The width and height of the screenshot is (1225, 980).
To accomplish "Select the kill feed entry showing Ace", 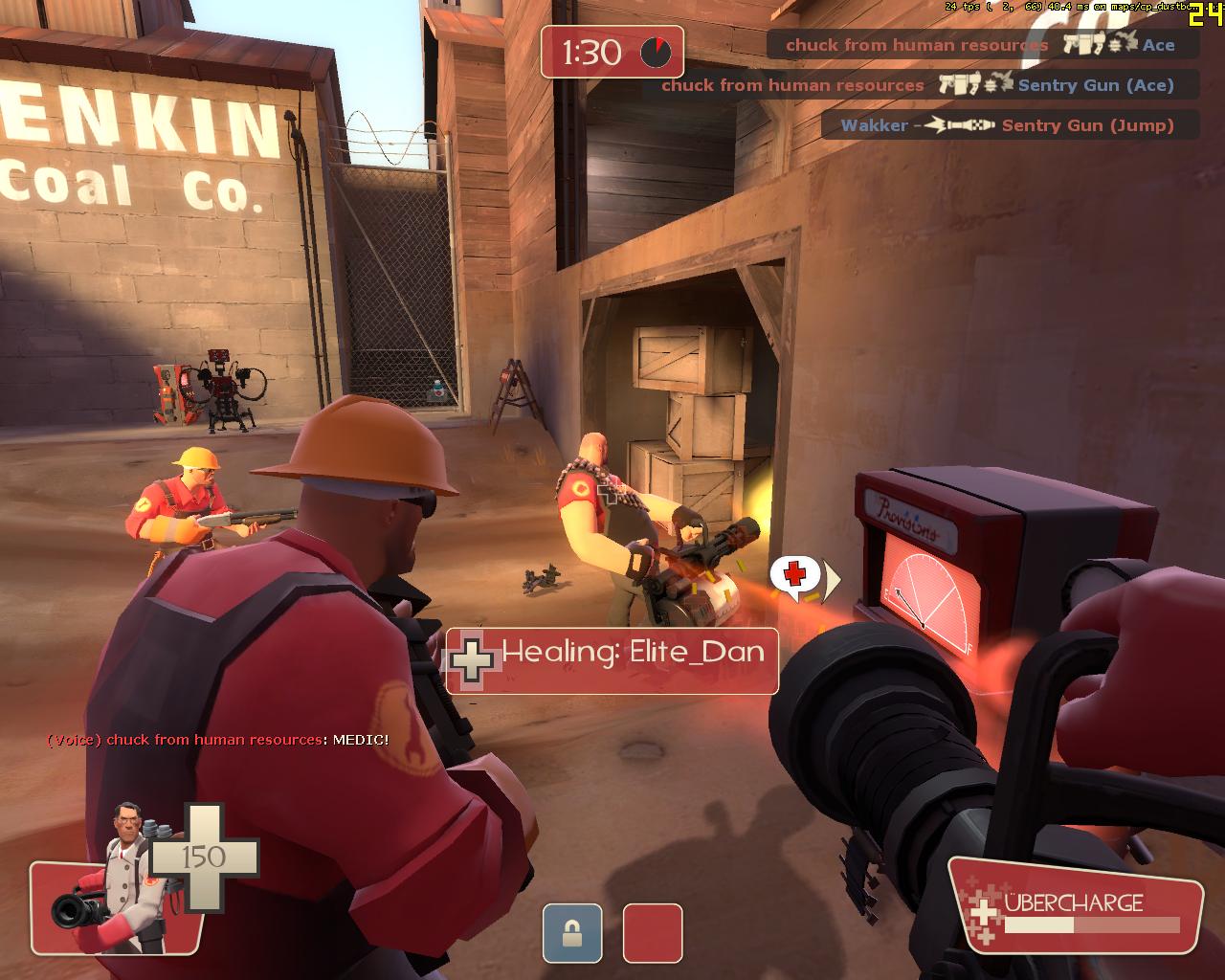I will (982, 45).
